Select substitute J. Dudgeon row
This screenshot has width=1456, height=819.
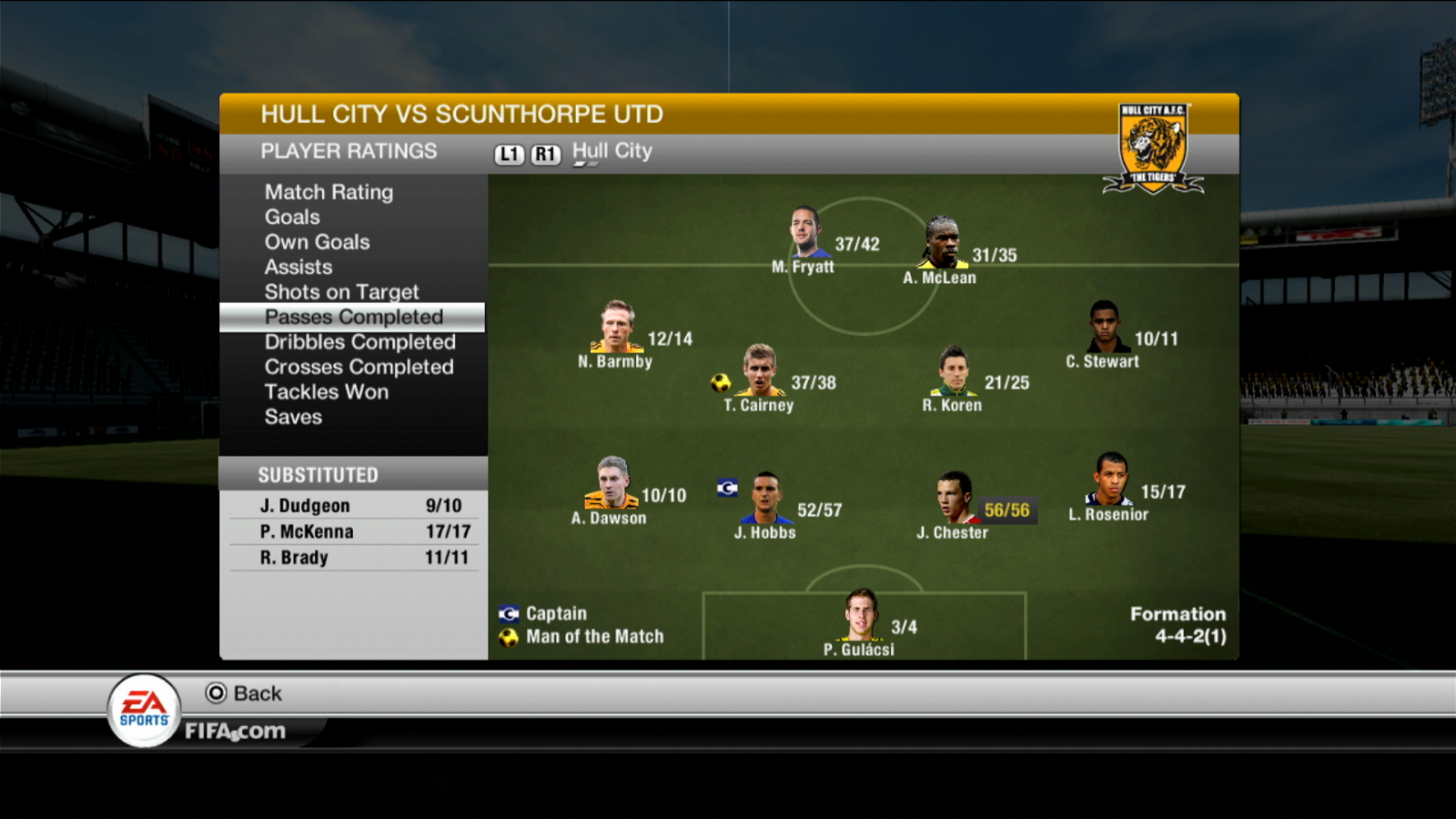[x=355, y=506]
